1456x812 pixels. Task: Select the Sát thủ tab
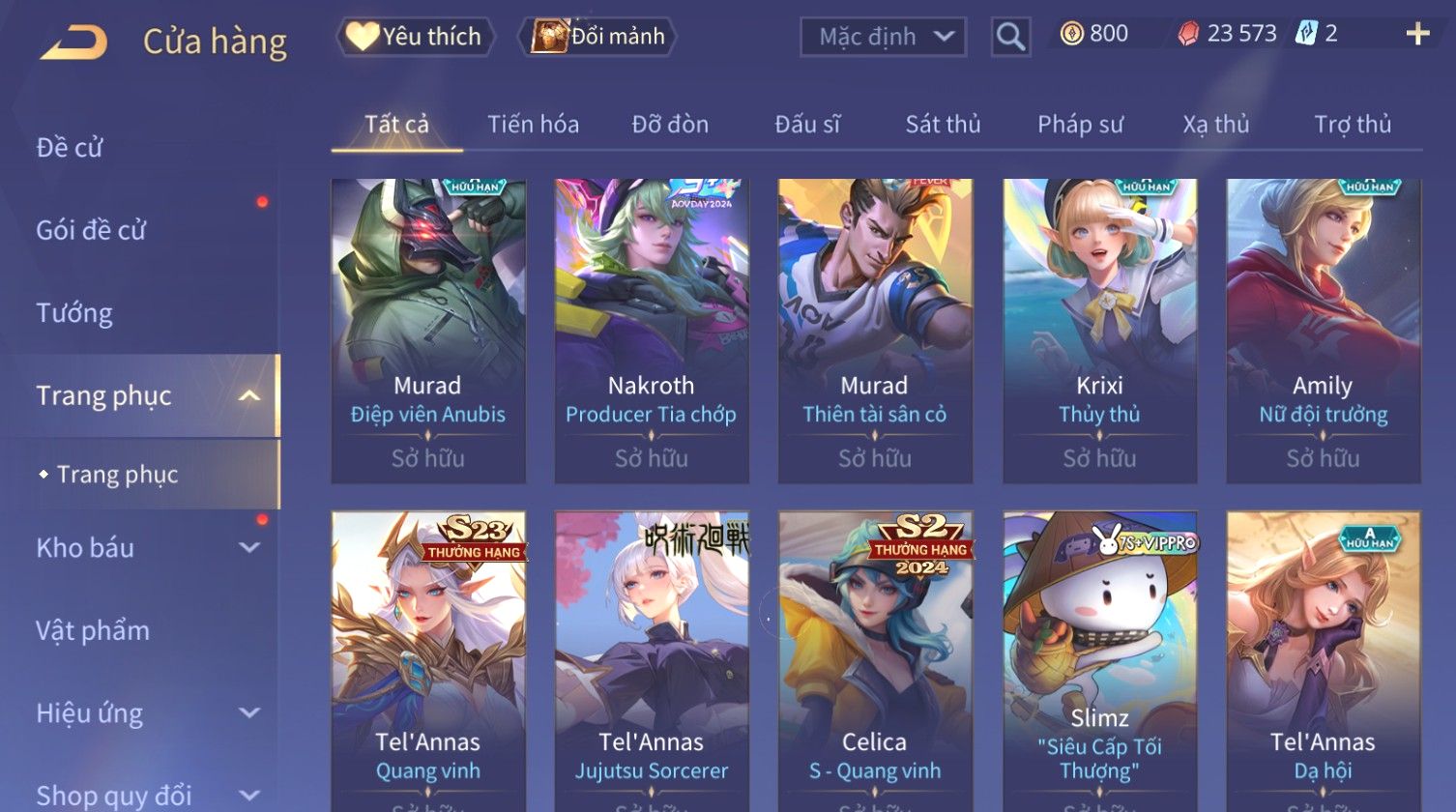[943, 125]
